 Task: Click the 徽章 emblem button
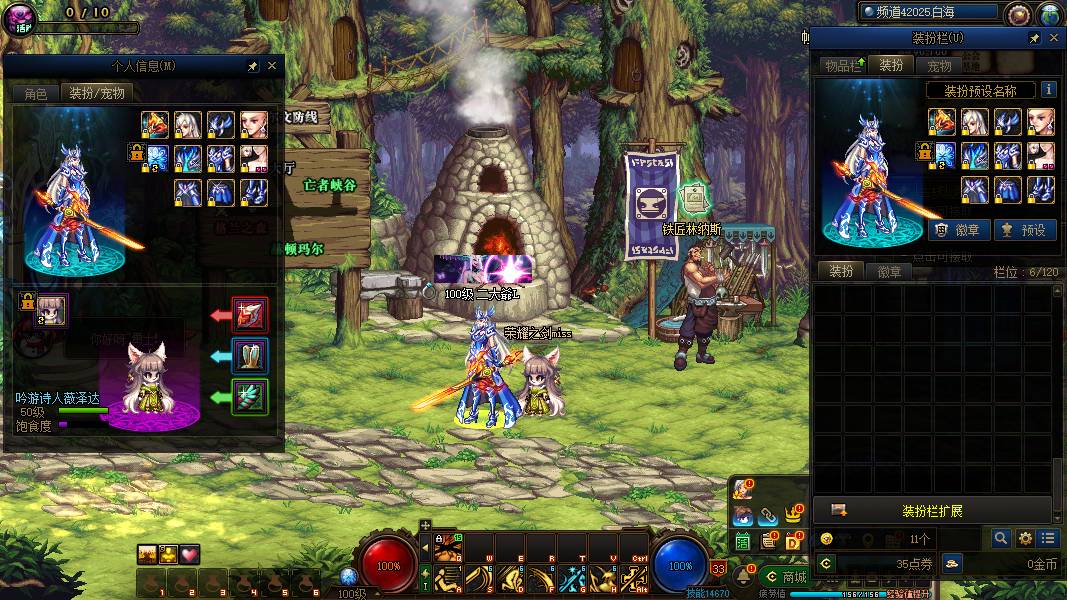coord(959,230)
